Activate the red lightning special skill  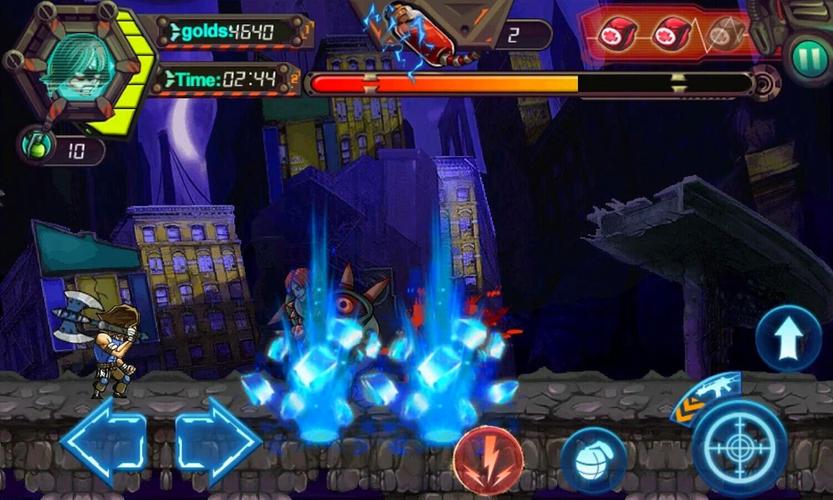tap(487, 459)
